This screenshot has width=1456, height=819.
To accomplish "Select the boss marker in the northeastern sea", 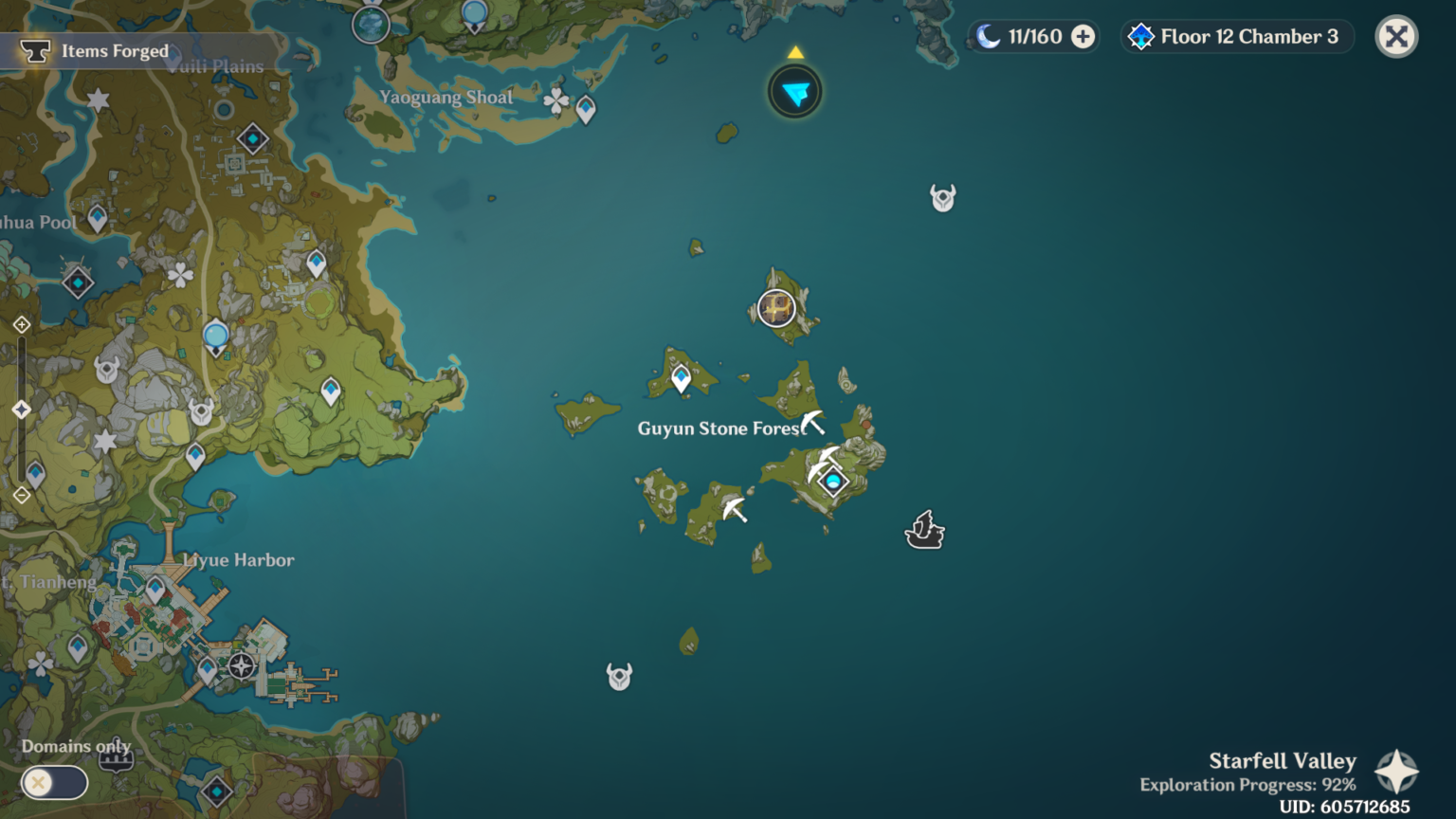I will pos(942,198).
